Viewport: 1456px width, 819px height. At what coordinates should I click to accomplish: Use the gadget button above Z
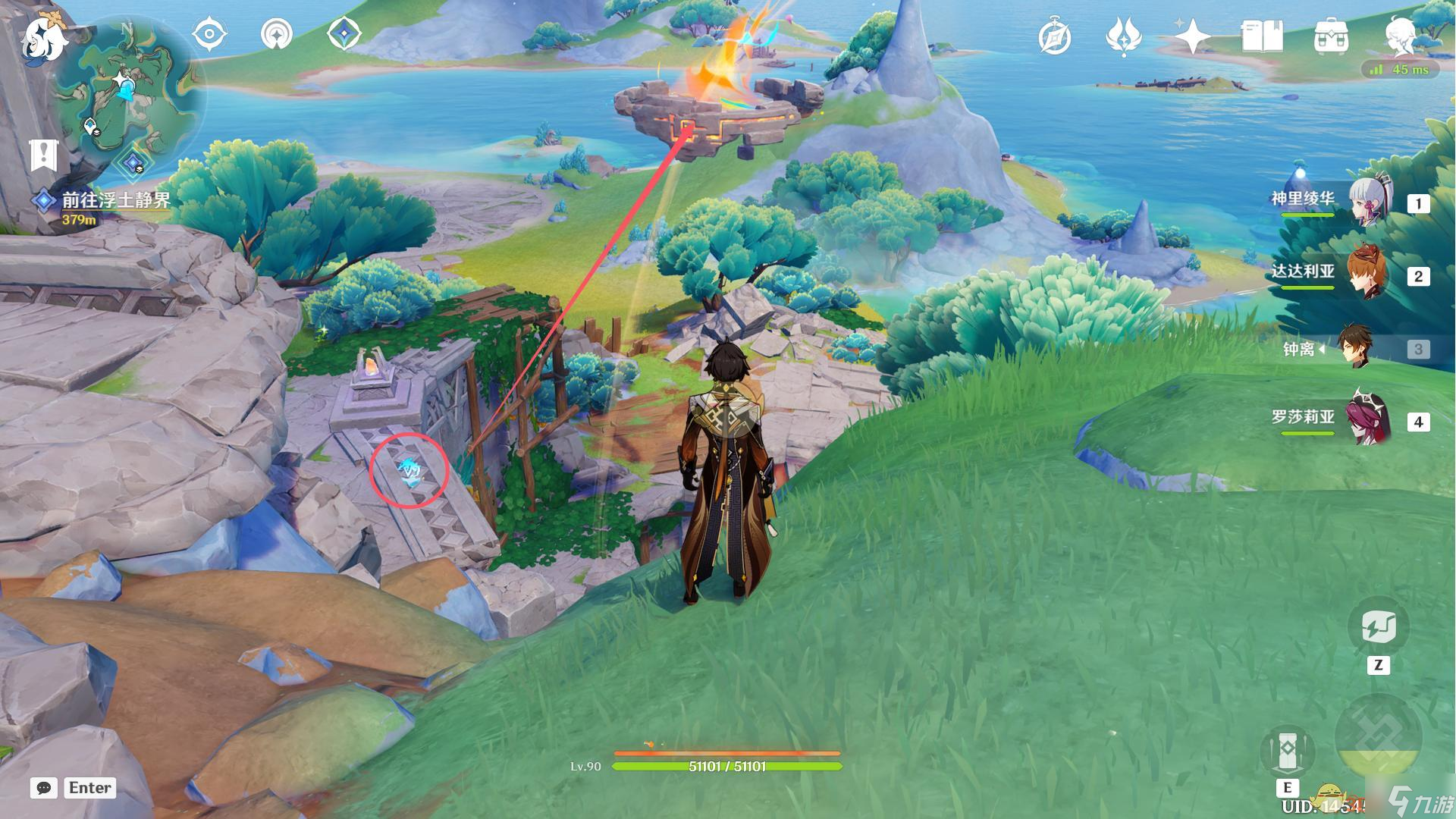(x=1378, y=628)
